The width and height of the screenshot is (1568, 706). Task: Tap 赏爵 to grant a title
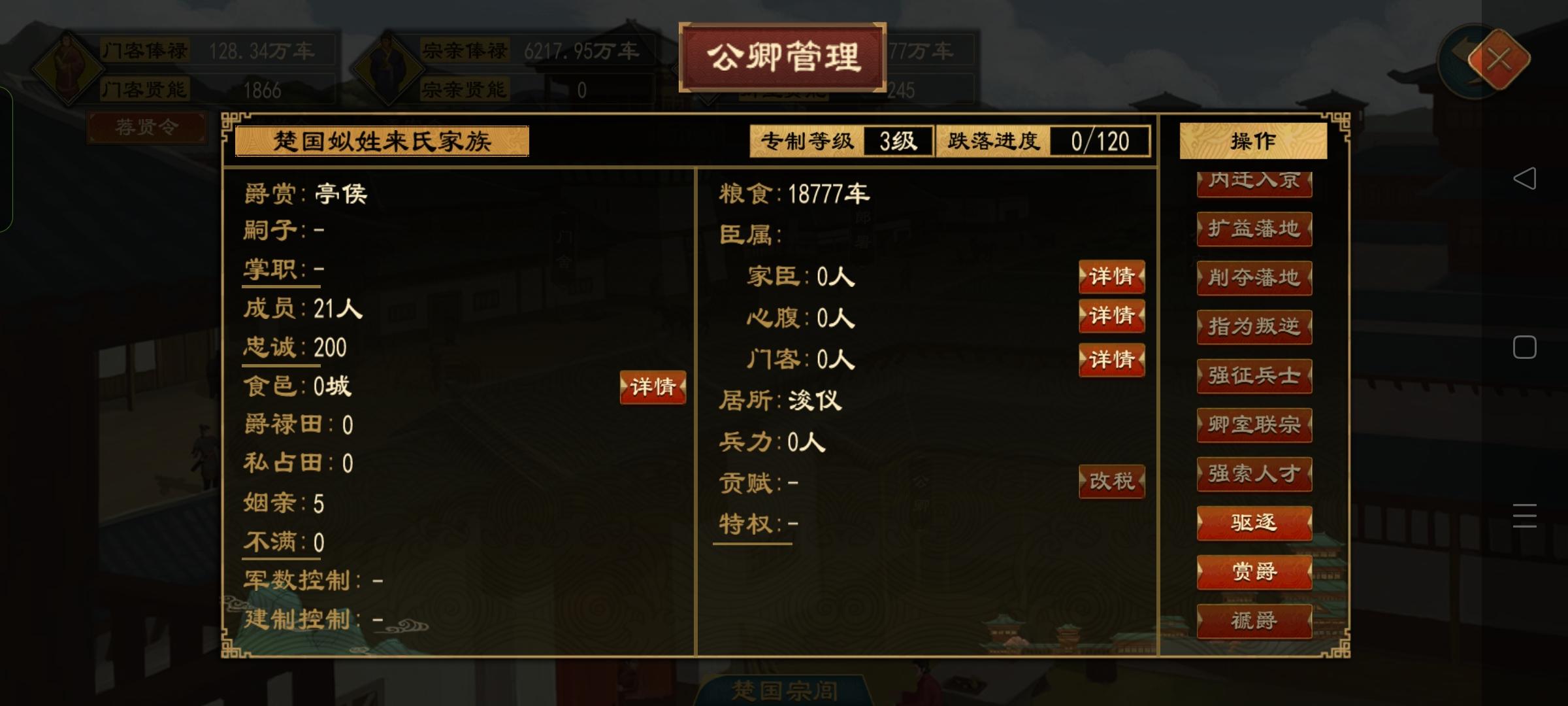click(1253, 572)
